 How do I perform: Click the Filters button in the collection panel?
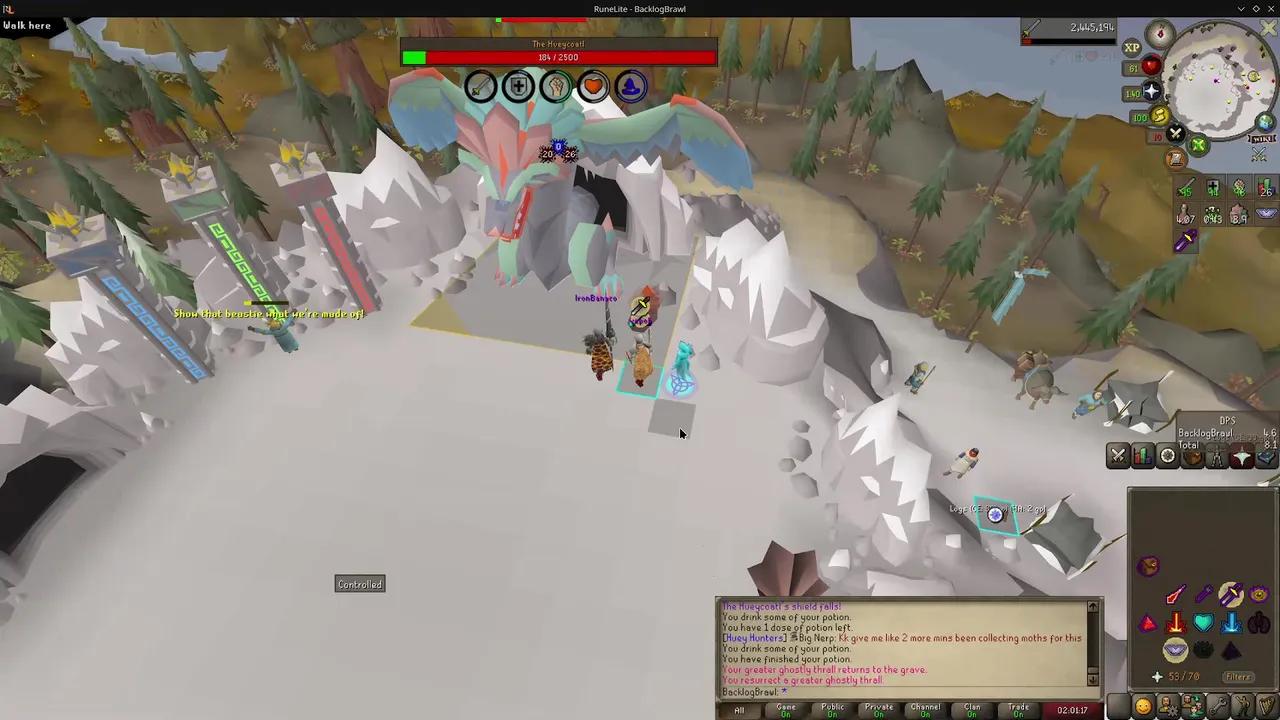(x=1239, y=676)
